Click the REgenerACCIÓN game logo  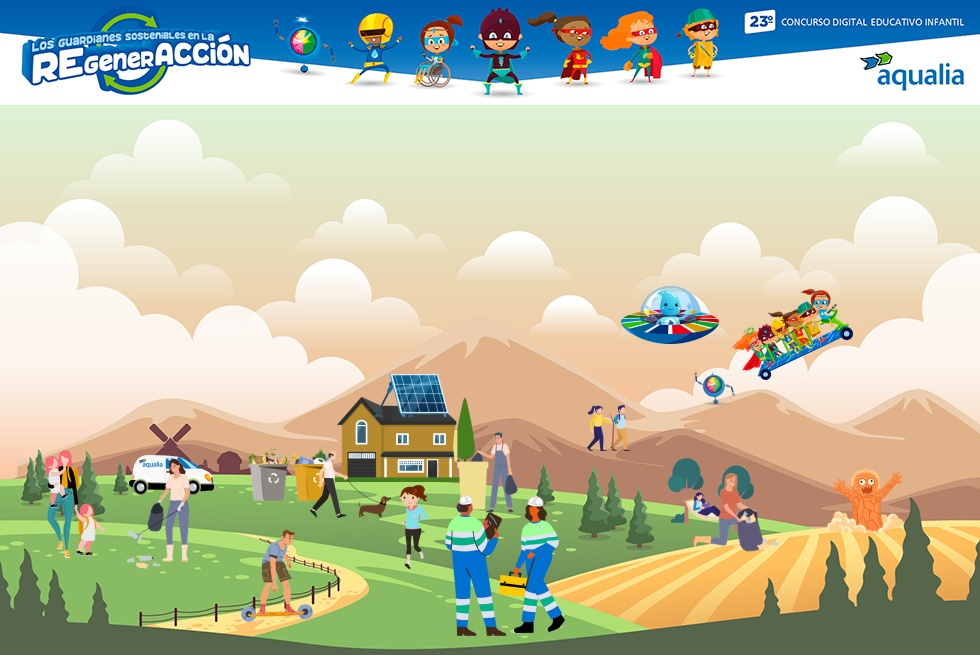136,56
